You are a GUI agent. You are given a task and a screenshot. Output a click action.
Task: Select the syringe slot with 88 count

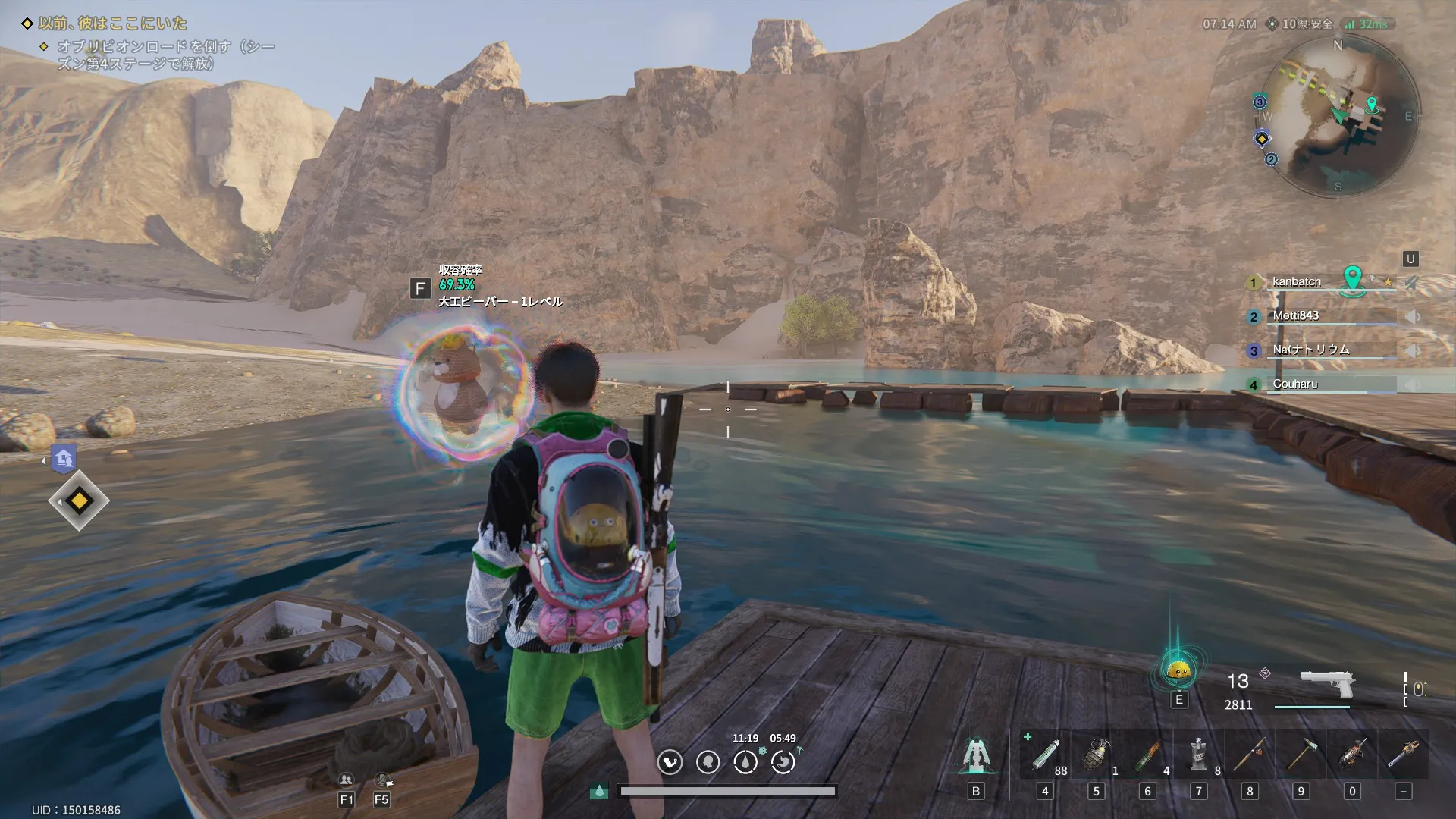[x=1045, y=755]
